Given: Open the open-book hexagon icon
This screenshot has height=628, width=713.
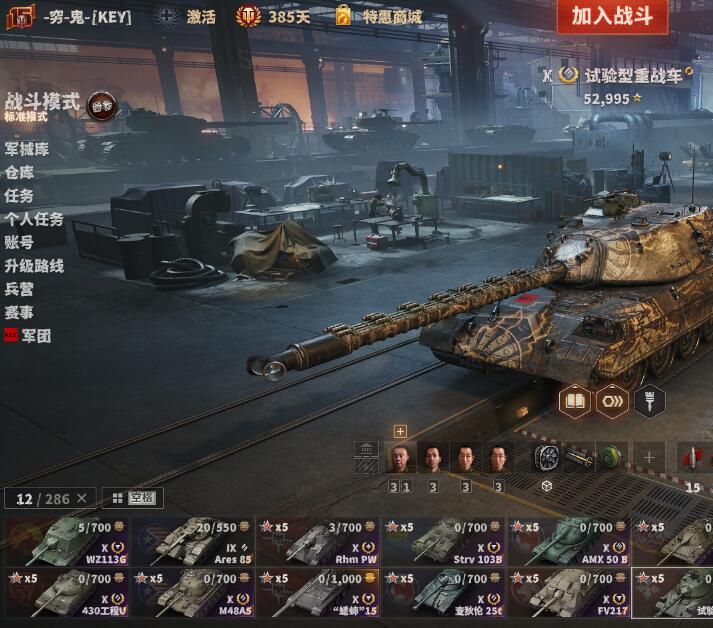Looking at the screenshot, I should [574, 401].
